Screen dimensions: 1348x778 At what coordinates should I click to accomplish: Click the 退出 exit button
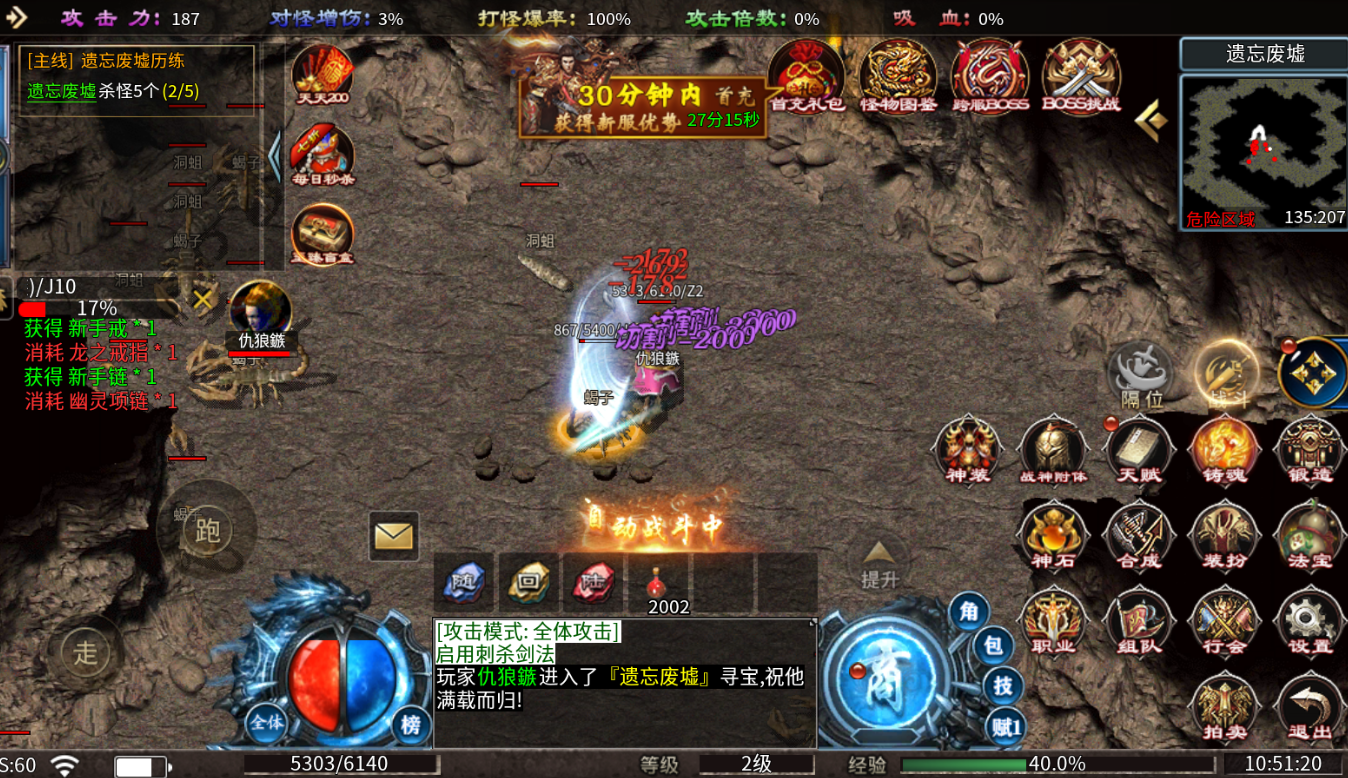(1310, 707)
